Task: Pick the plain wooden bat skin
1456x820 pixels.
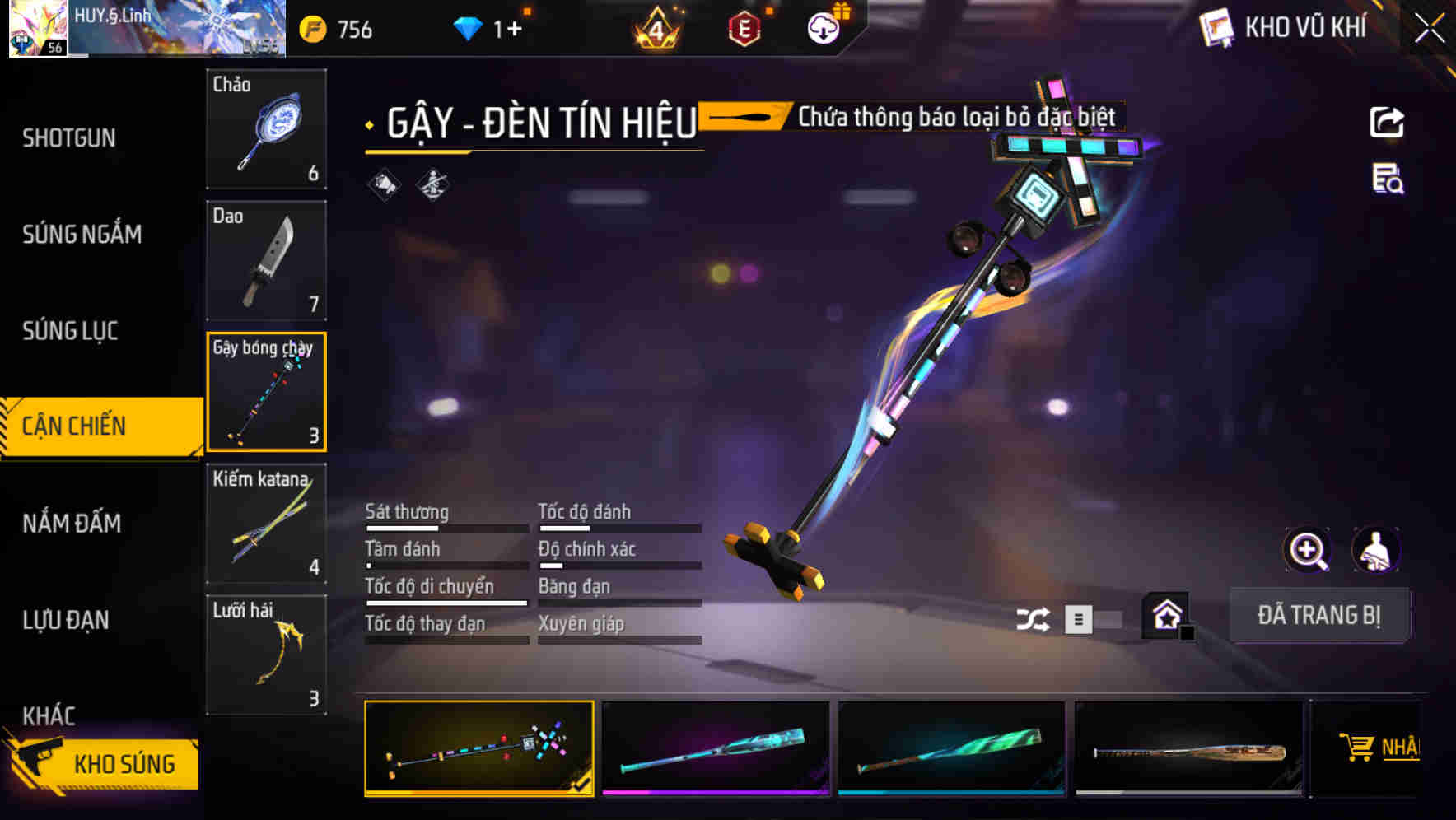Action: (x=1188, y=748)
